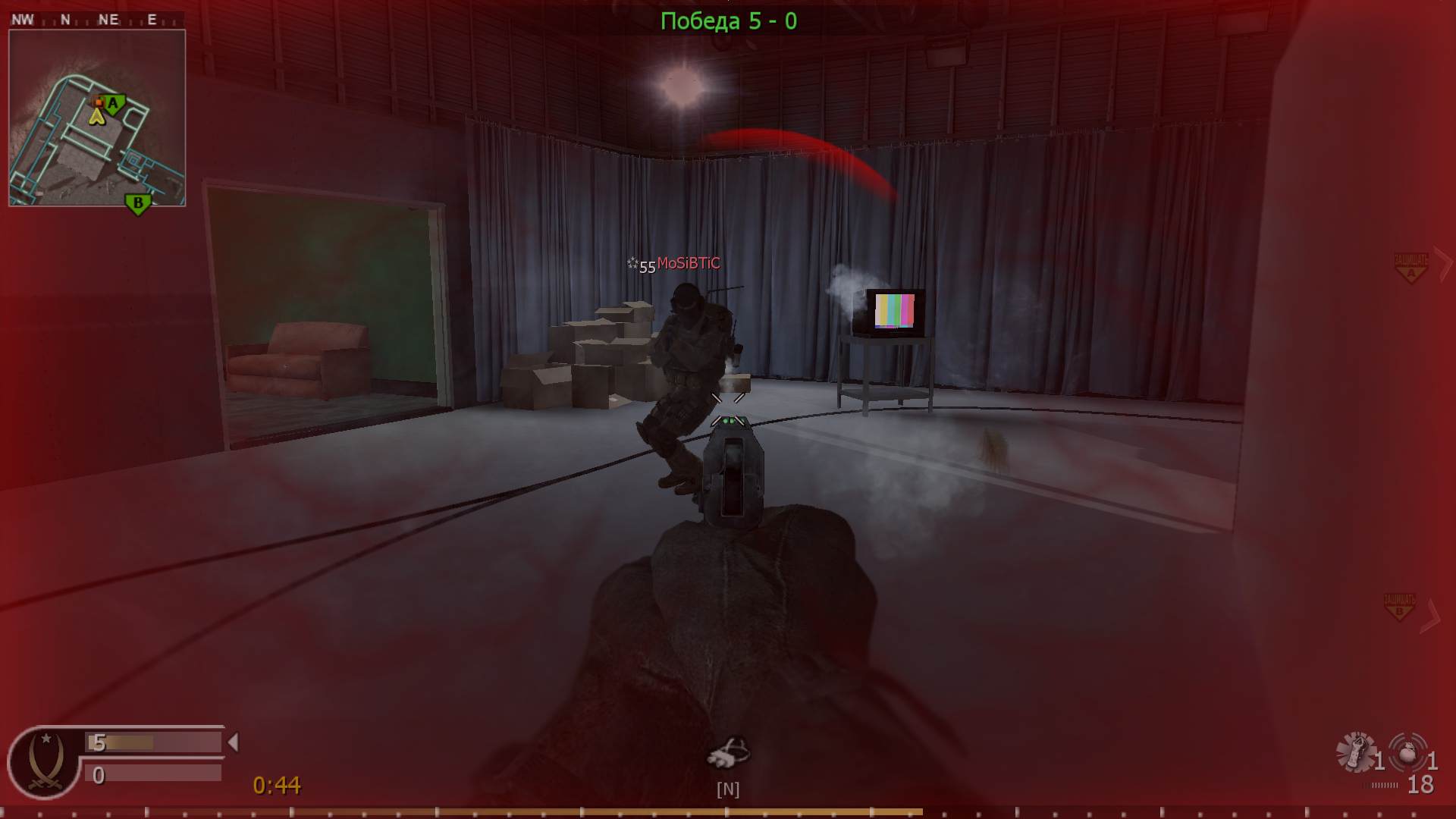
Task: Click the Победа 5 - 0 header
Action: (729, 20)
